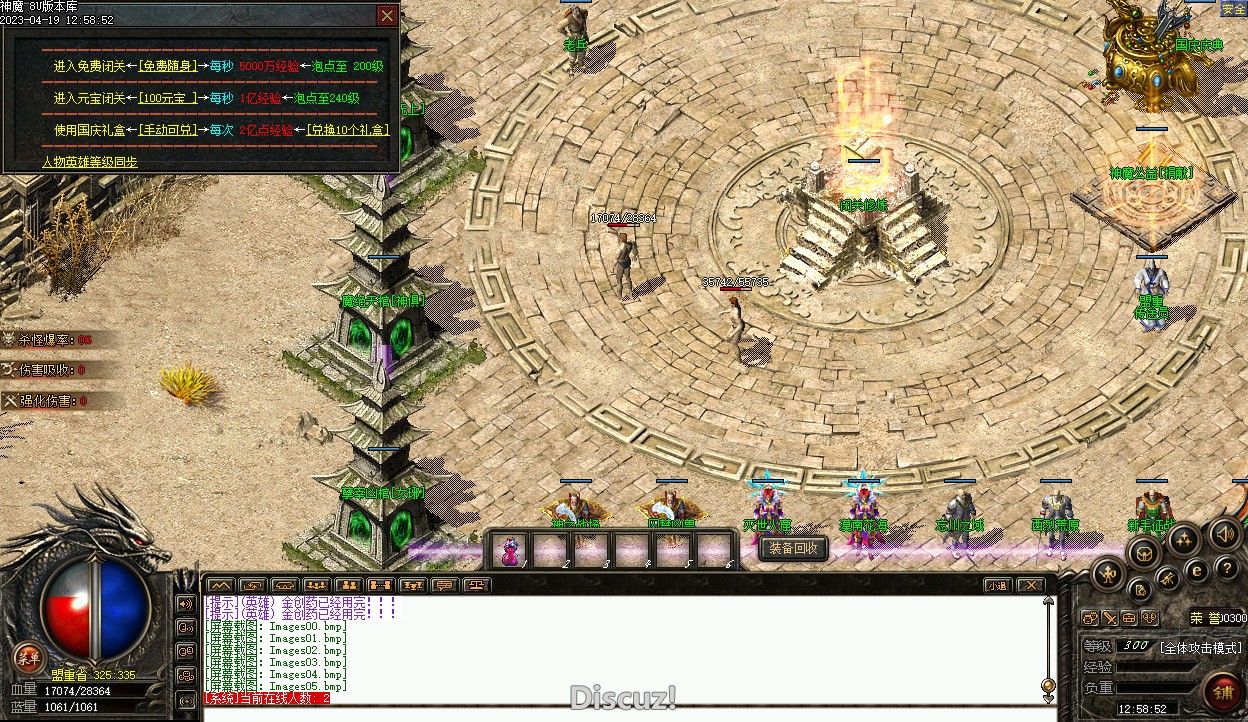Click the chat speaker channel button
Image resolution: width=1248 pixels, height=722 pixels.
[185, 604]
